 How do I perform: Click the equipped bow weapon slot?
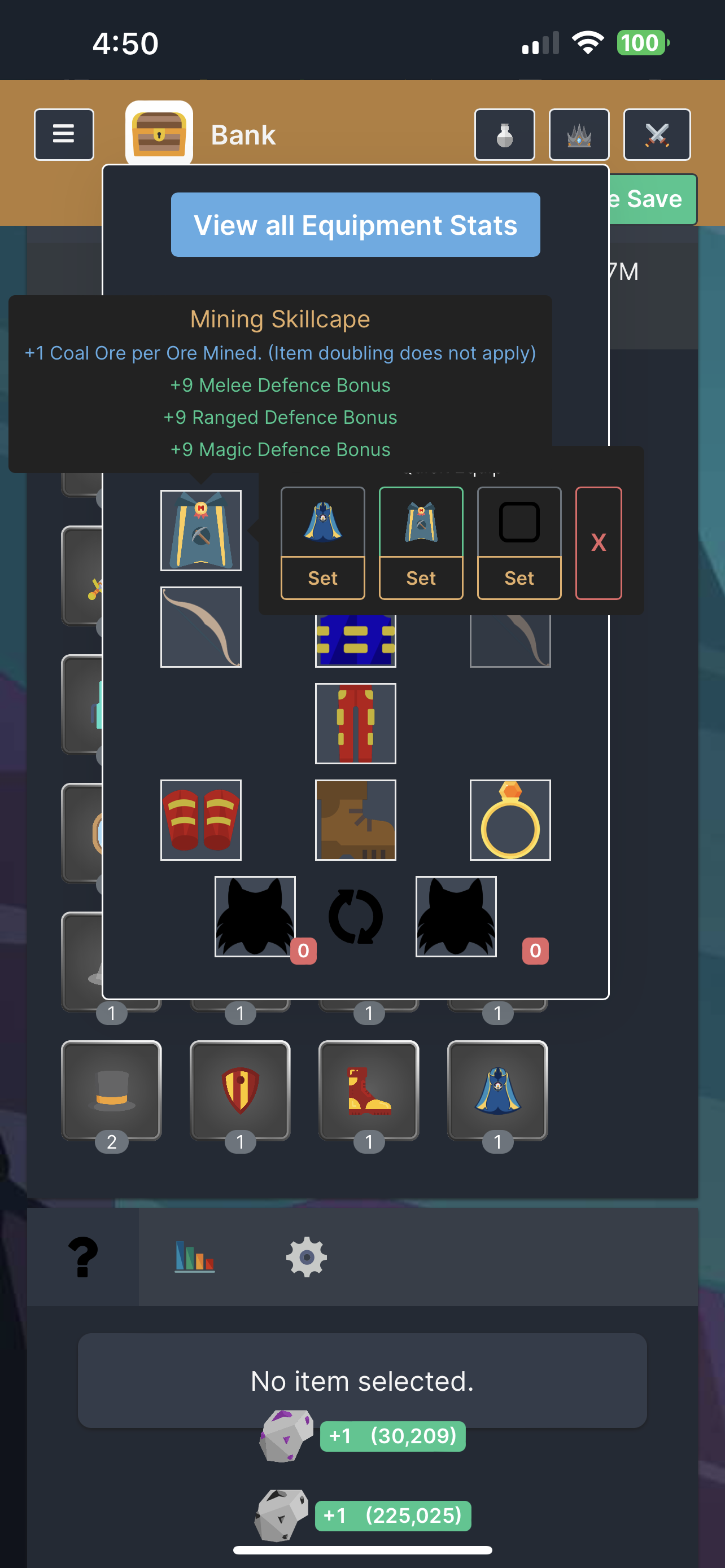pyautogui.click(x=200, y=627)
